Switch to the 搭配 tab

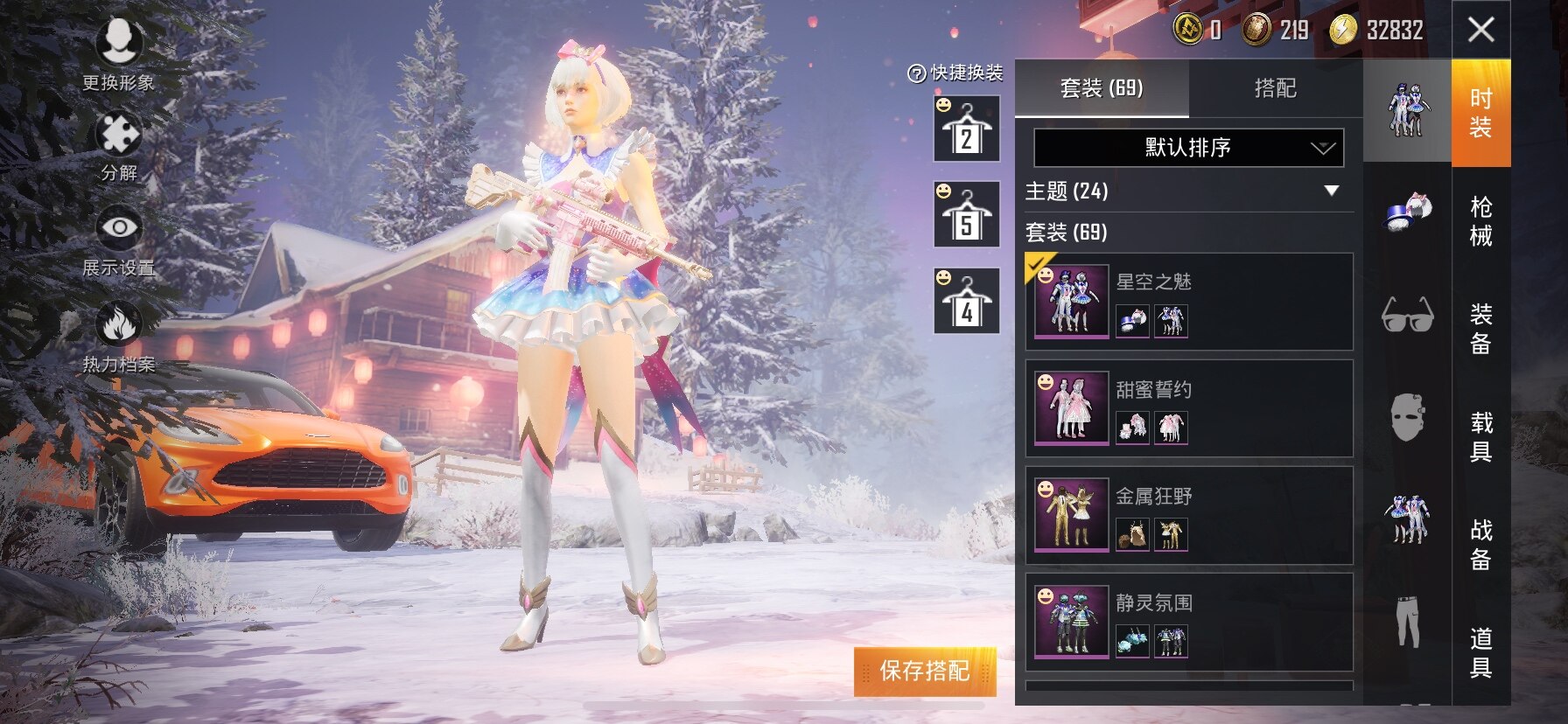[1275, 88]
